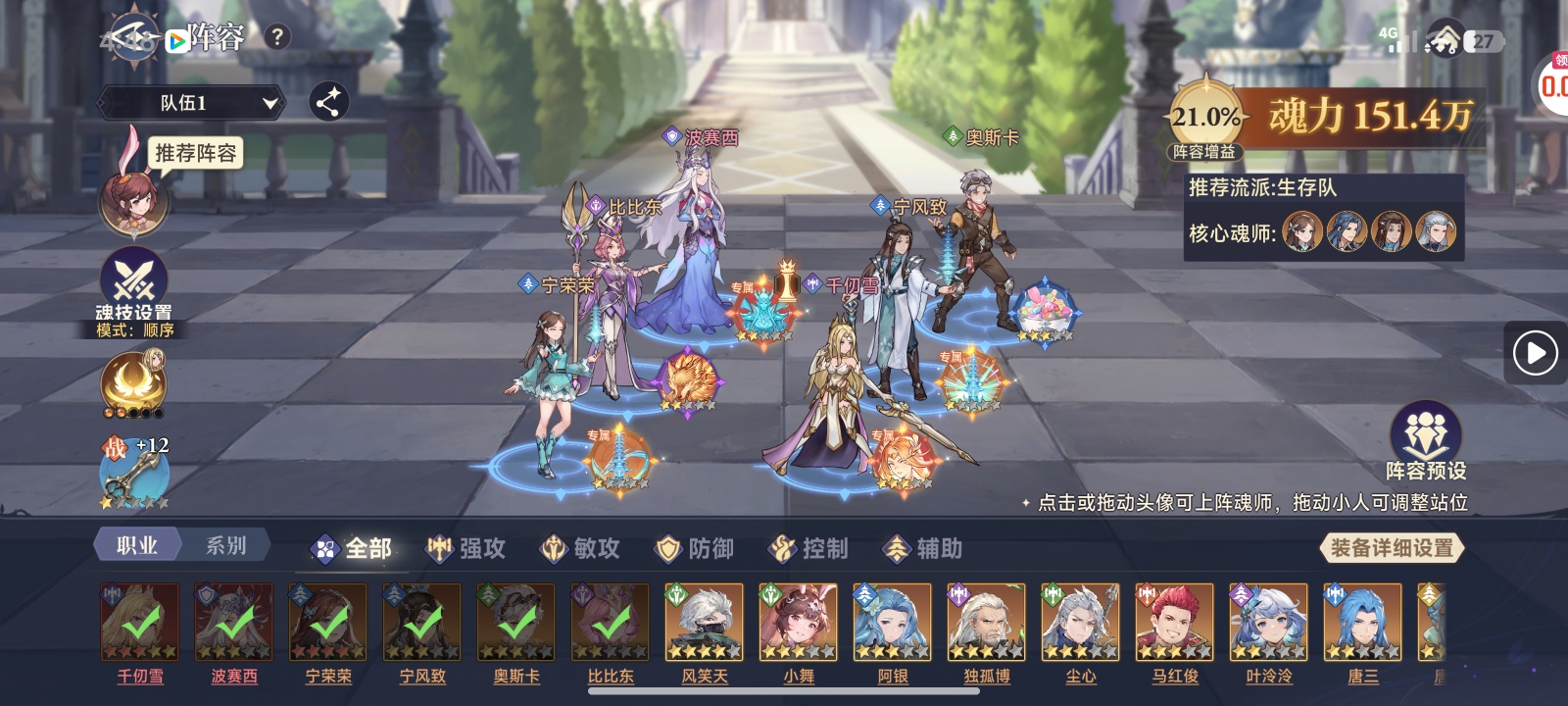
Task: Choose the 小舞 portrait
Action: point(798,623)
